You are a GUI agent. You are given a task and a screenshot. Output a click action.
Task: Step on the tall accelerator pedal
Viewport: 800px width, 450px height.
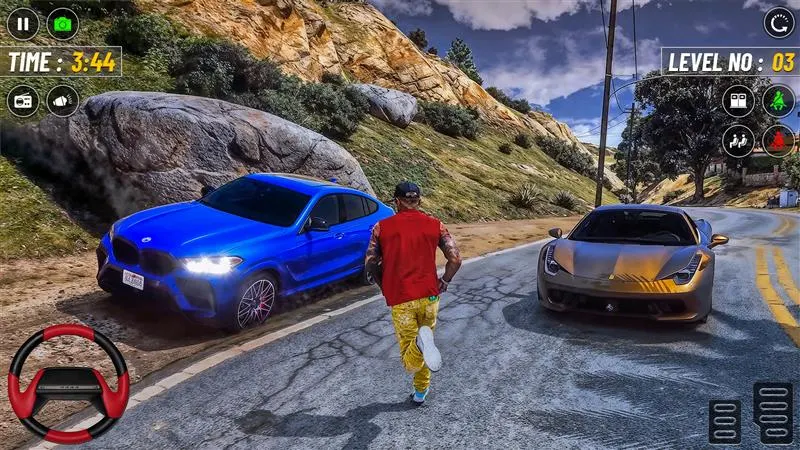point(773,412)
